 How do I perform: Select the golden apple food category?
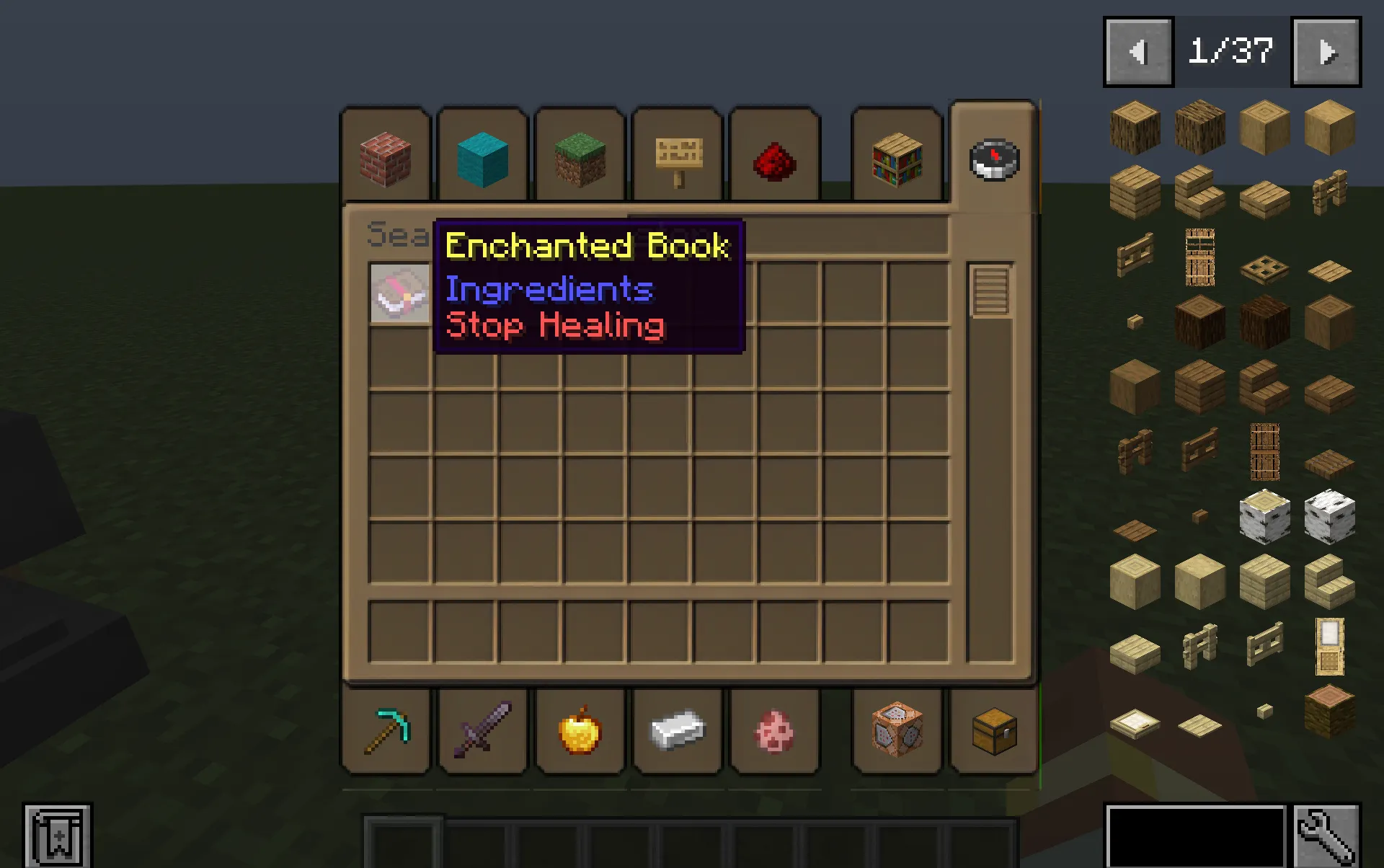click(580, 730)
